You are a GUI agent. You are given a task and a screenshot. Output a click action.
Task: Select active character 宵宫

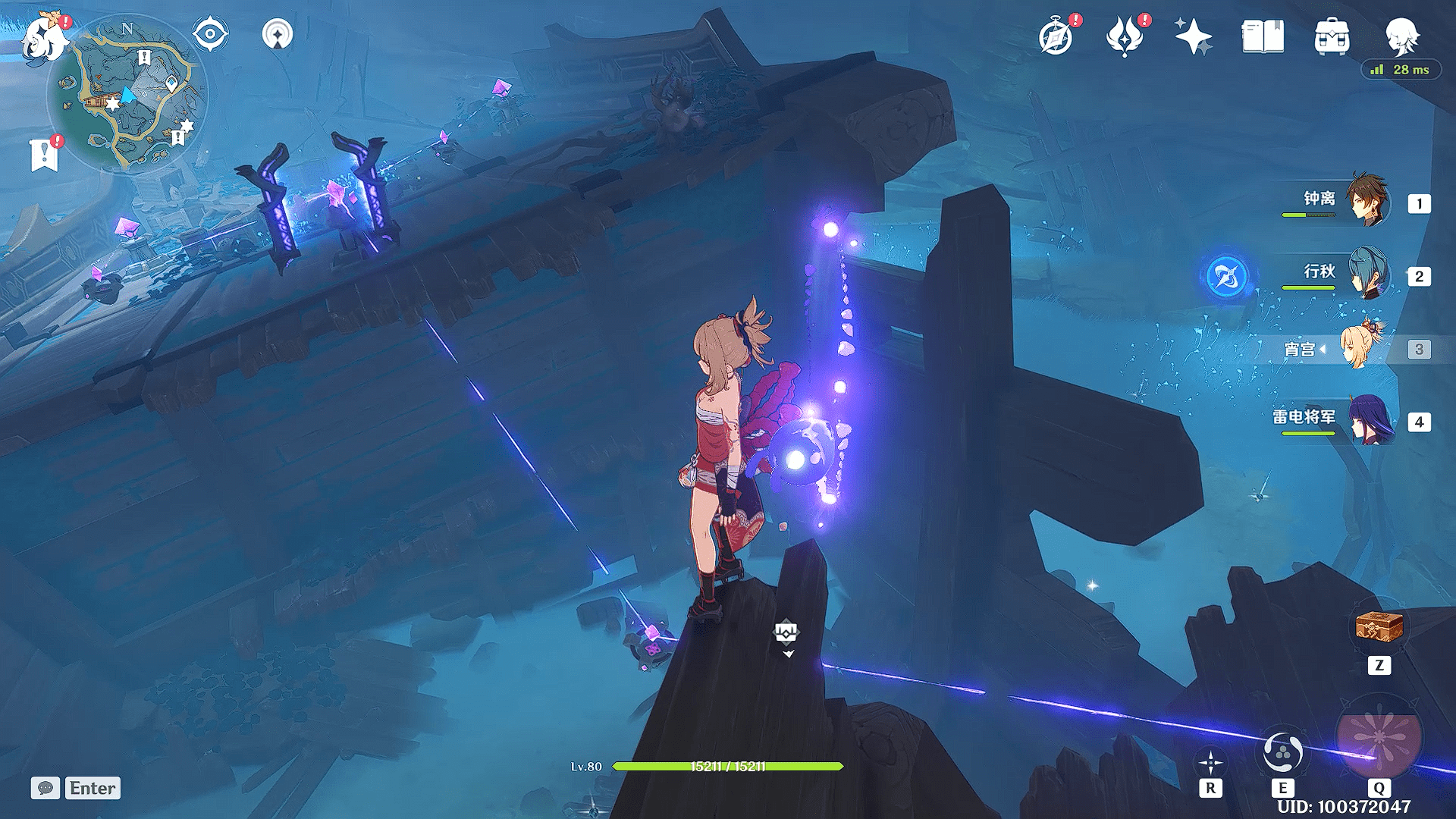1362,347
